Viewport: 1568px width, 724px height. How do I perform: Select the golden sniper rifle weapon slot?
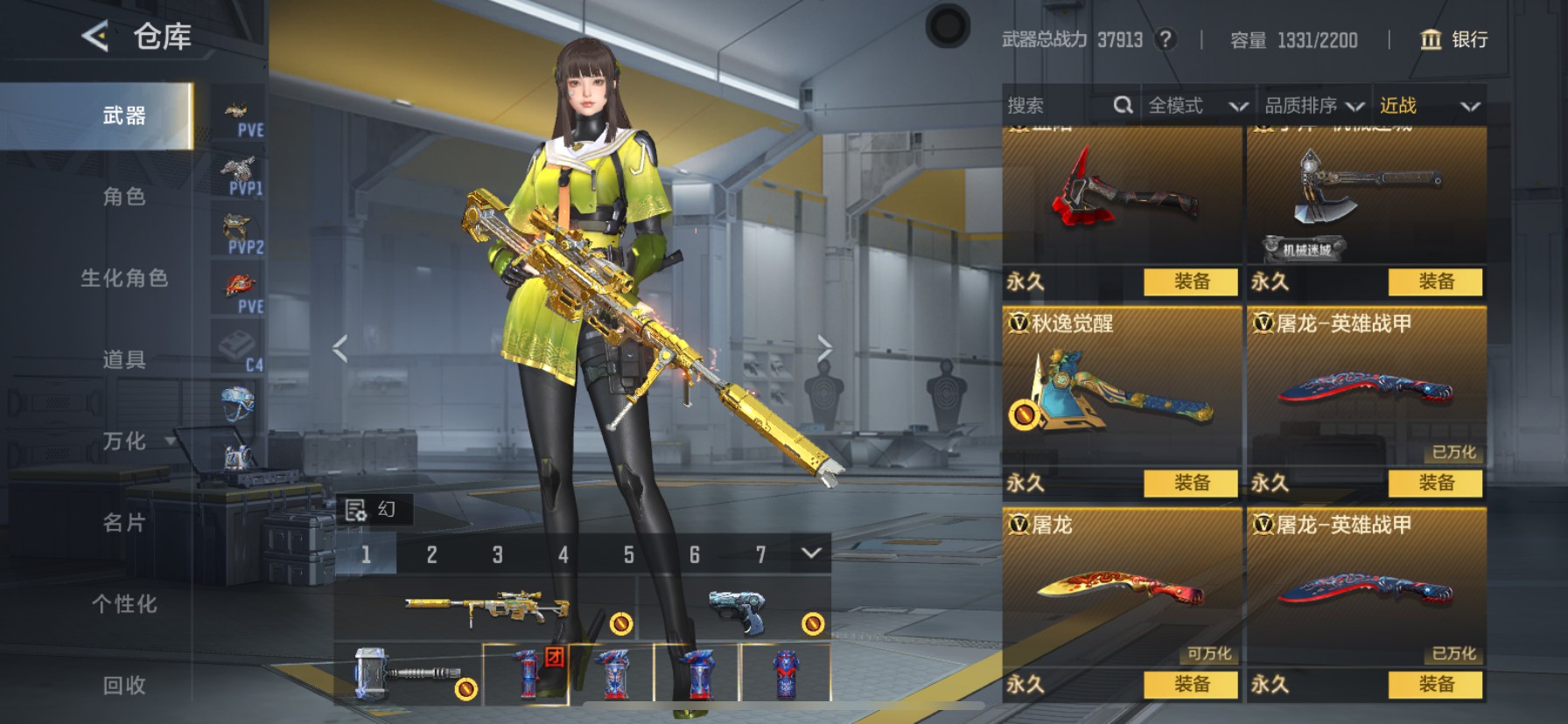click(x=486, y=606)
